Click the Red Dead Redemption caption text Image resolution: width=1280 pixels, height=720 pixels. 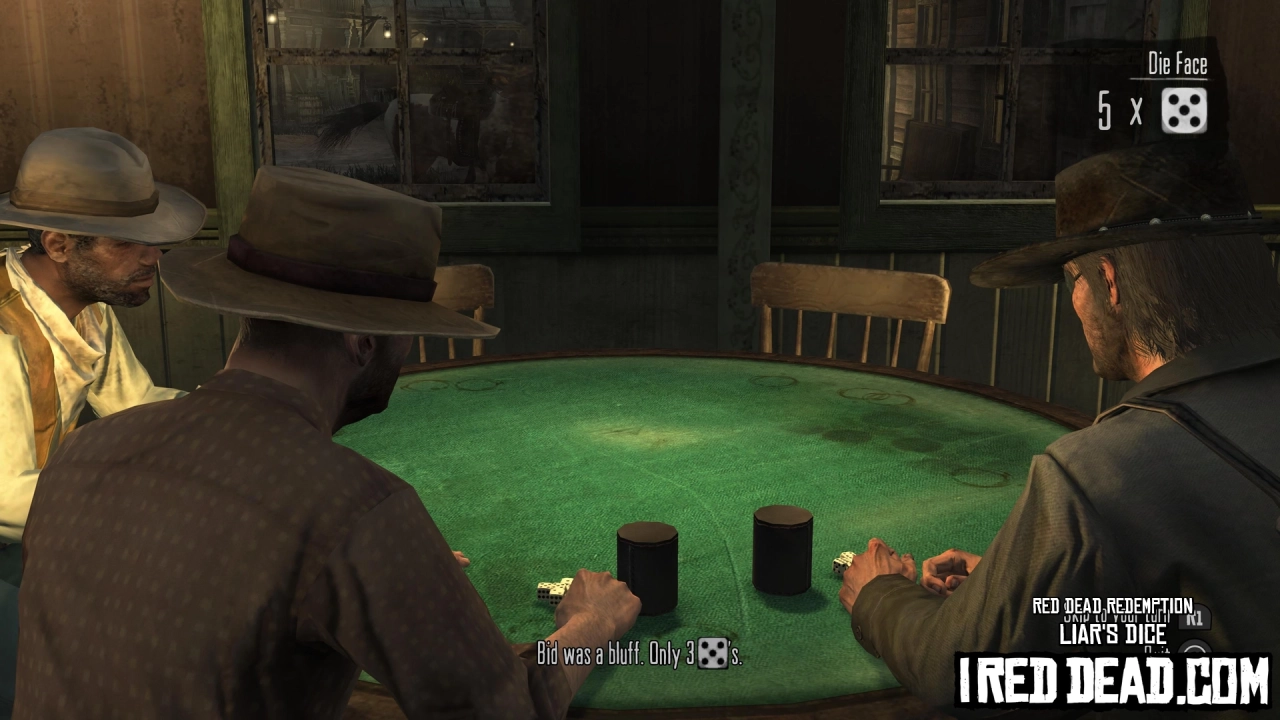coord(1112,604)
